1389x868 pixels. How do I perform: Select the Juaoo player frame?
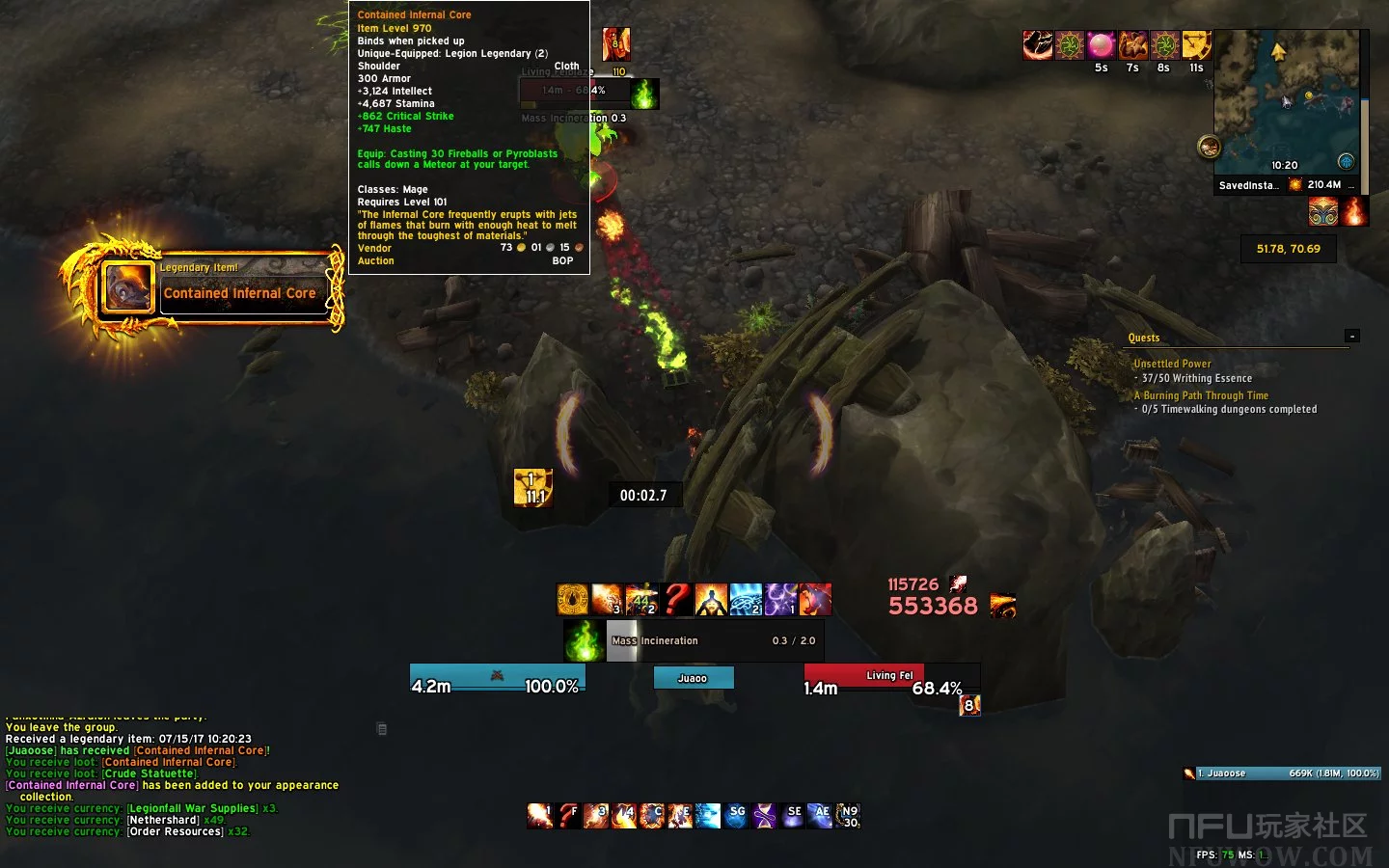(693, 678)
